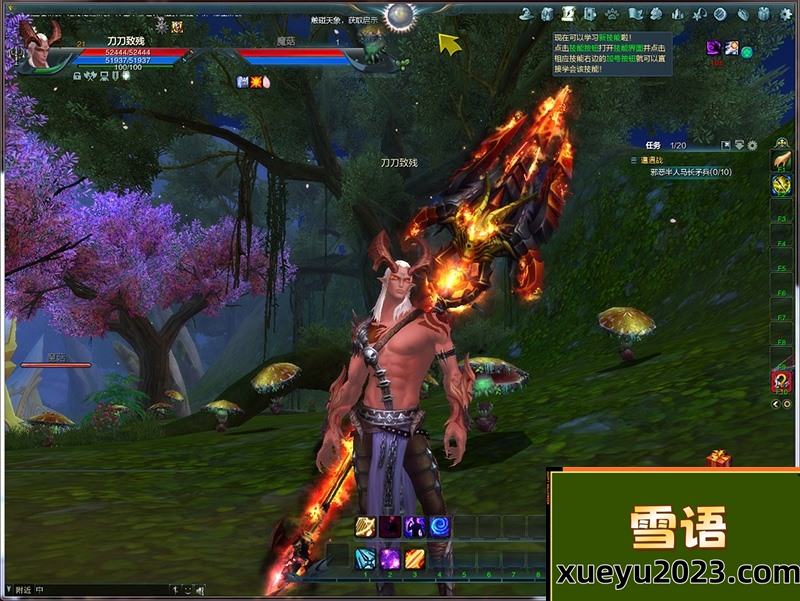This screenshot has height=601, width=800.
Task: Open the backpack inventory icon
Action: pyautogui.click(x=546, y=14)
